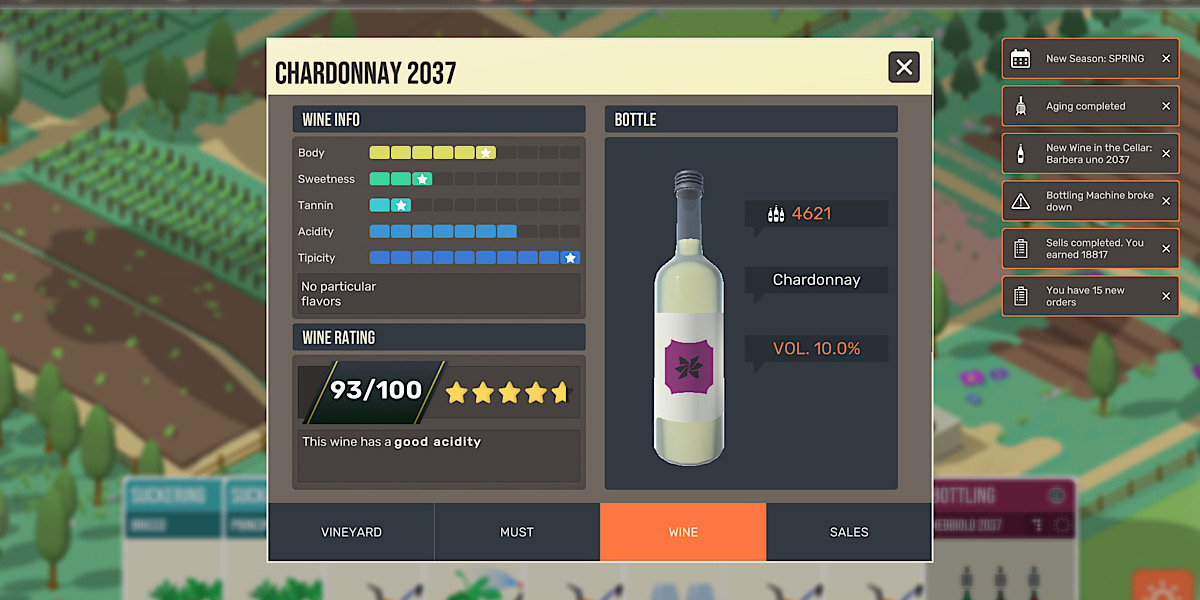Screen dimensions: 1200x600
Task: Dismiss the New Season: SPRING notification
Action: coord(1166,59)
